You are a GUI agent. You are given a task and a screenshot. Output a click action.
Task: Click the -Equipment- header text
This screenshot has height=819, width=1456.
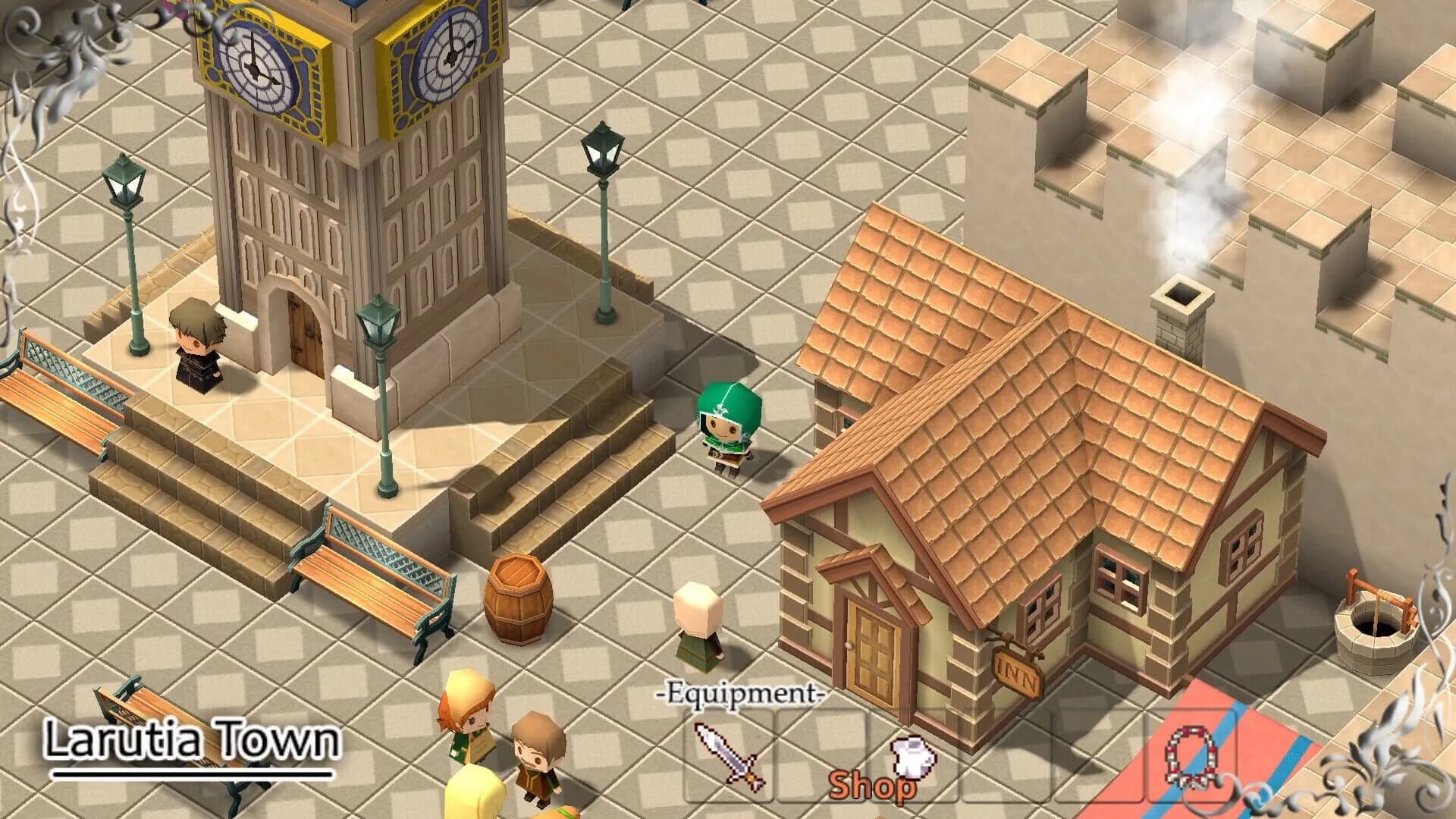coord(739,692)
